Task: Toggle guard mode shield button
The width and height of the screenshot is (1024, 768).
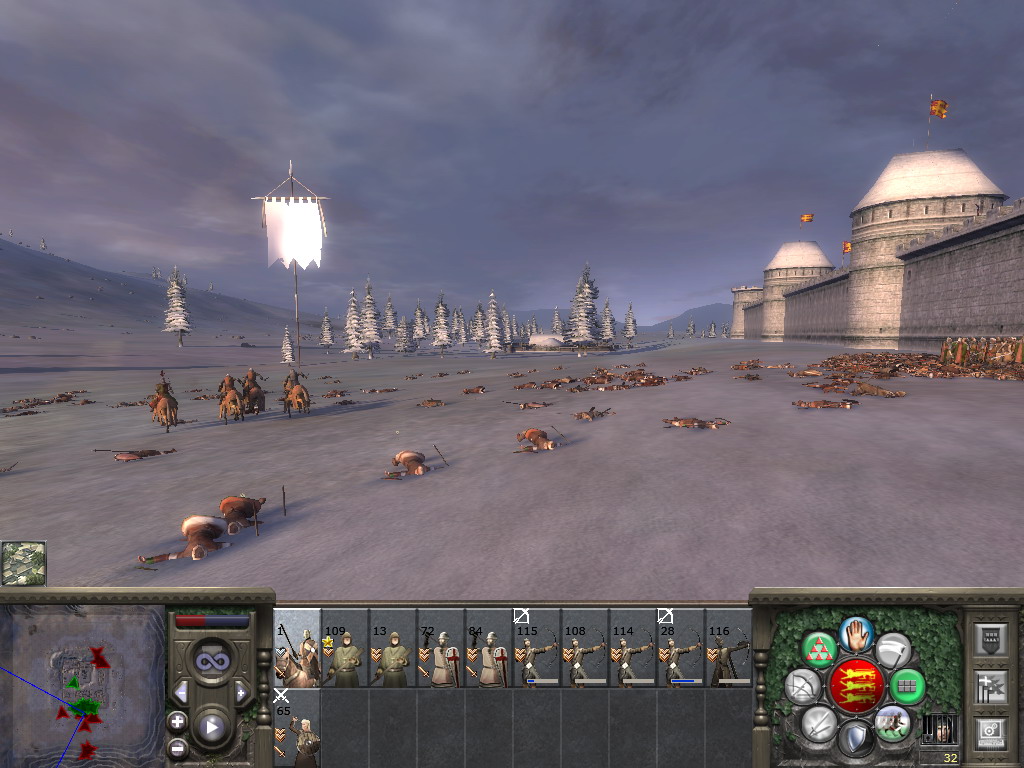Action: (856, 738)
